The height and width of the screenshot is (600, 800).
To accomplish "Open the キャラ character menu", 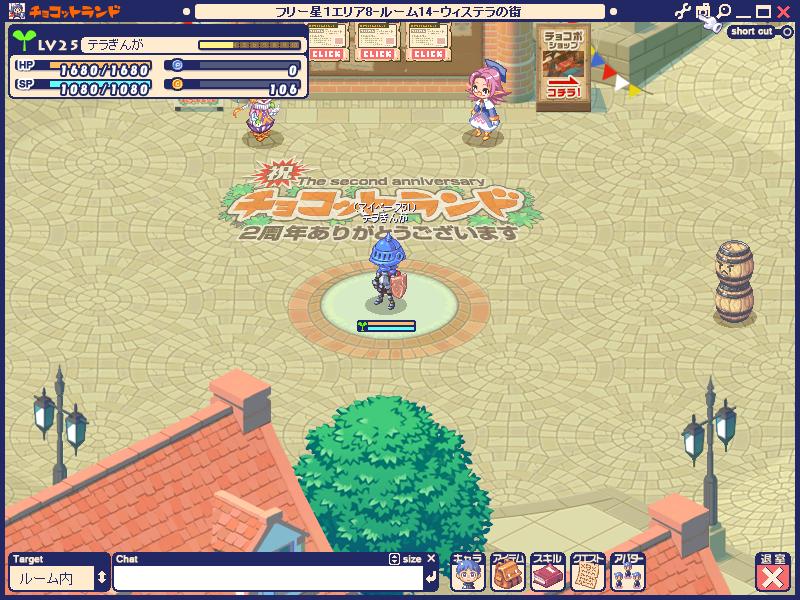I will click(467, 573).
